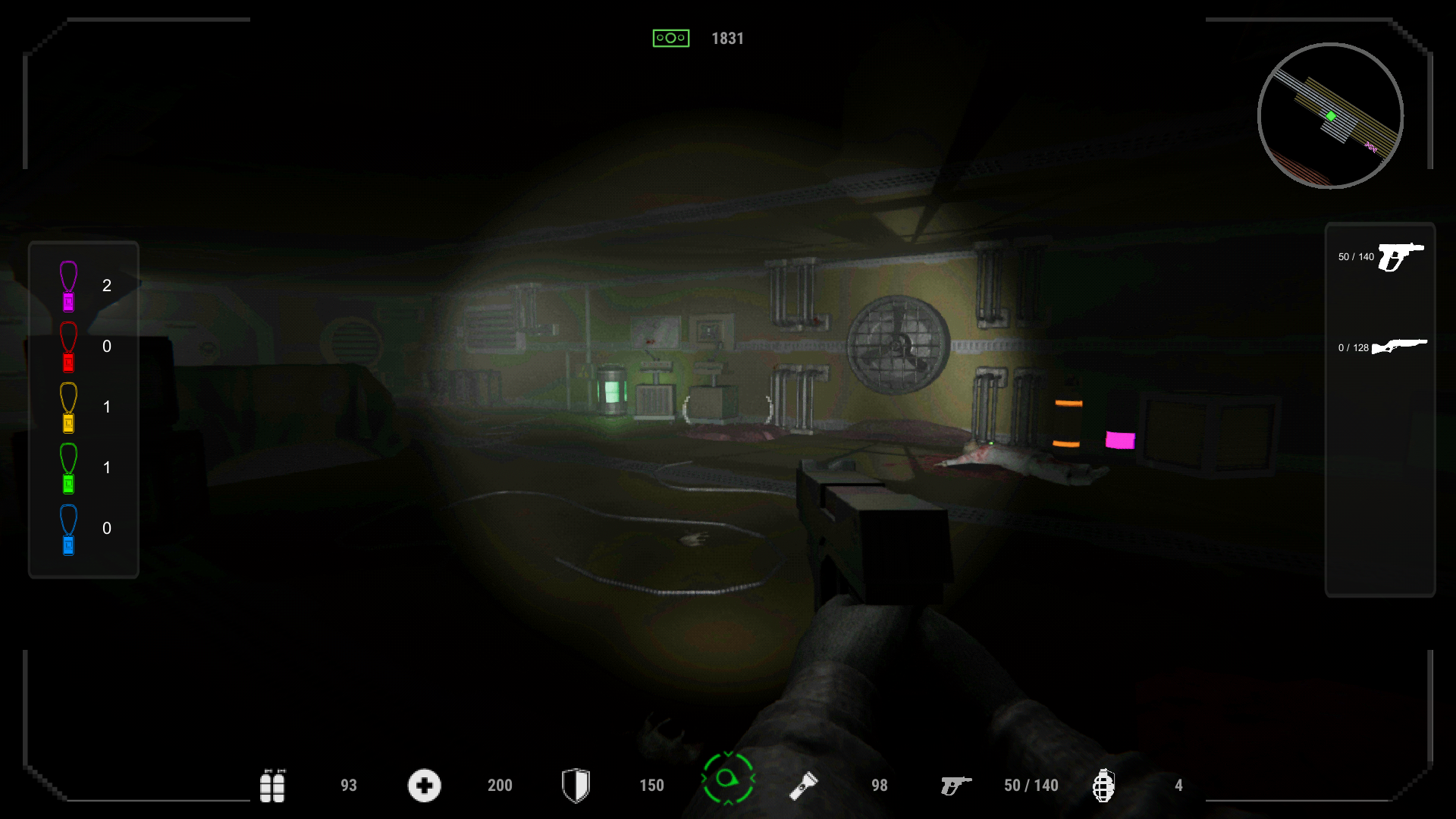Click the shield armor icon showing 150

(x=576, y=786)
